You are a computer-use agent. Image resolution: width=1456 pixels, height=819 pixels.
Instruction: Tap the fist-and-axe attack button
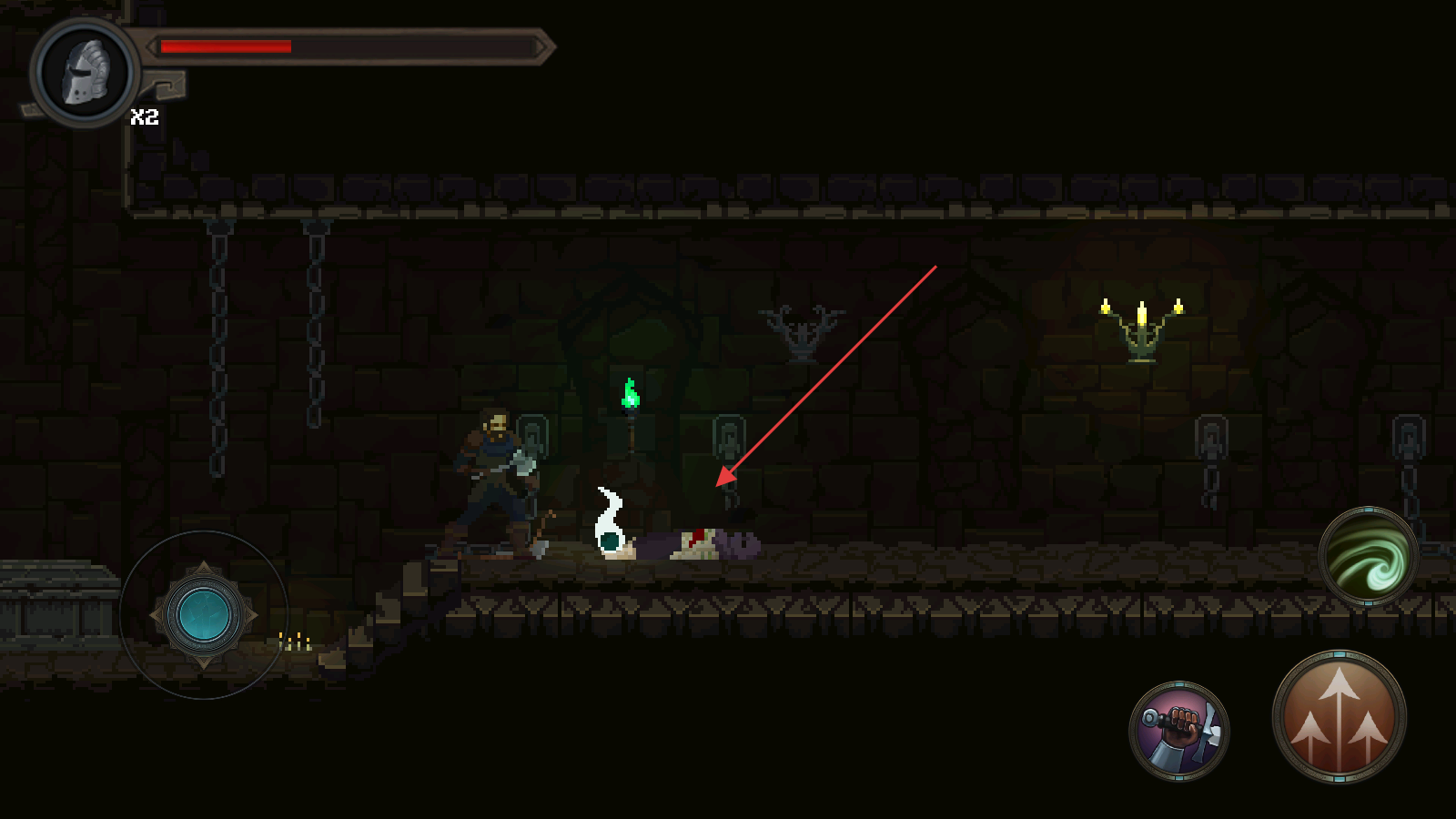coord(1179,731)
